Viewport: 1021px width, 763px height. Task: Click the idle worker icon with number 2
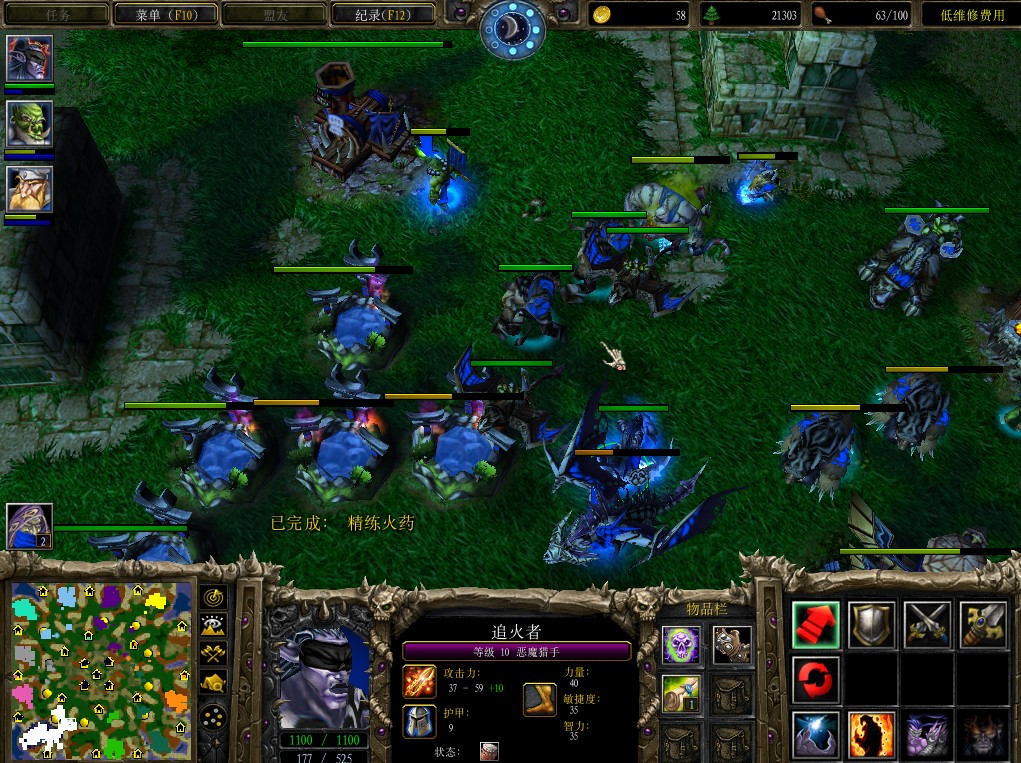[29, 525]
